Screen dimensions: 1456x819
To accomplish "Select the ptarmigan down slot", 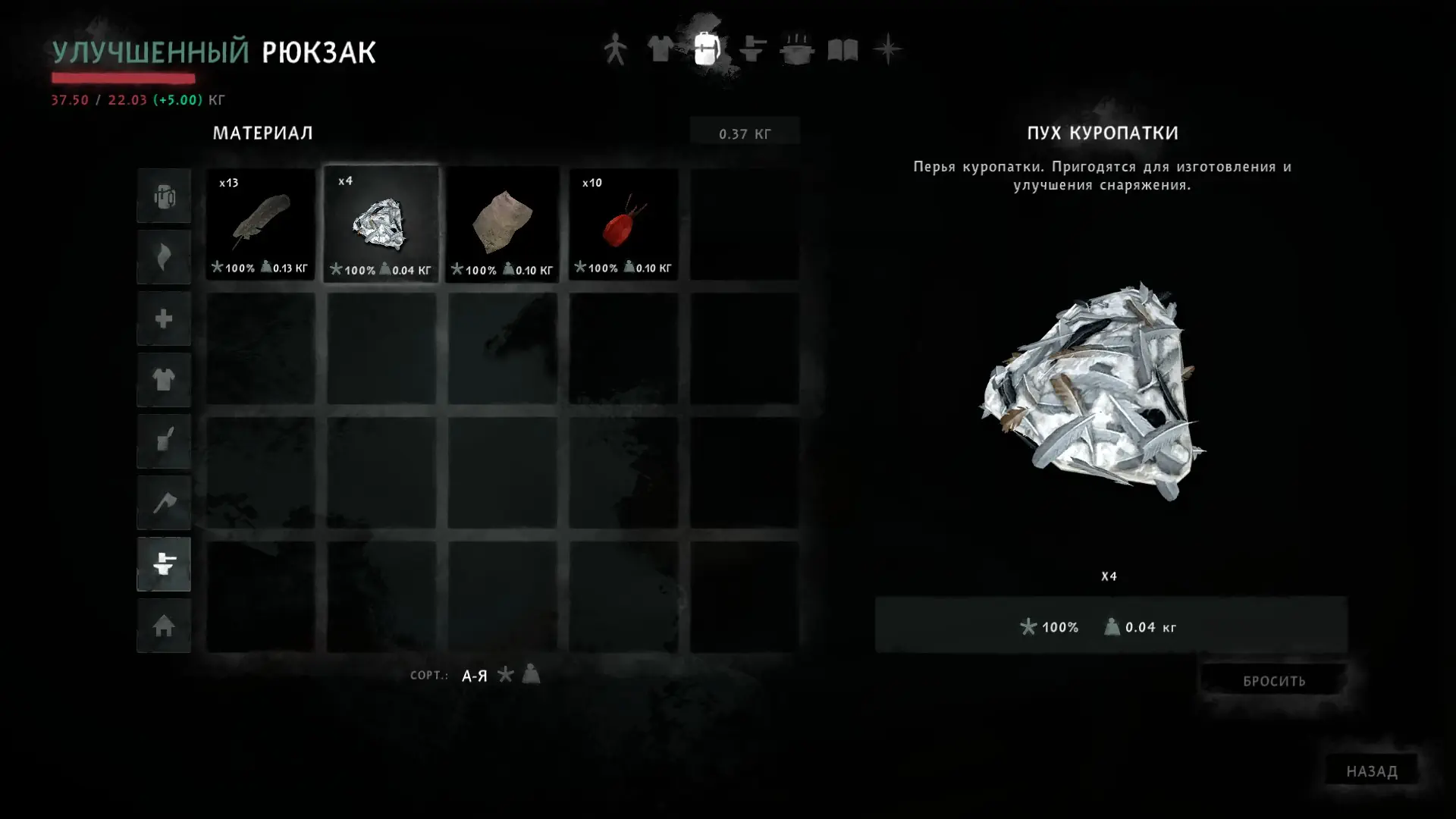I will click(x=381, y=224).
